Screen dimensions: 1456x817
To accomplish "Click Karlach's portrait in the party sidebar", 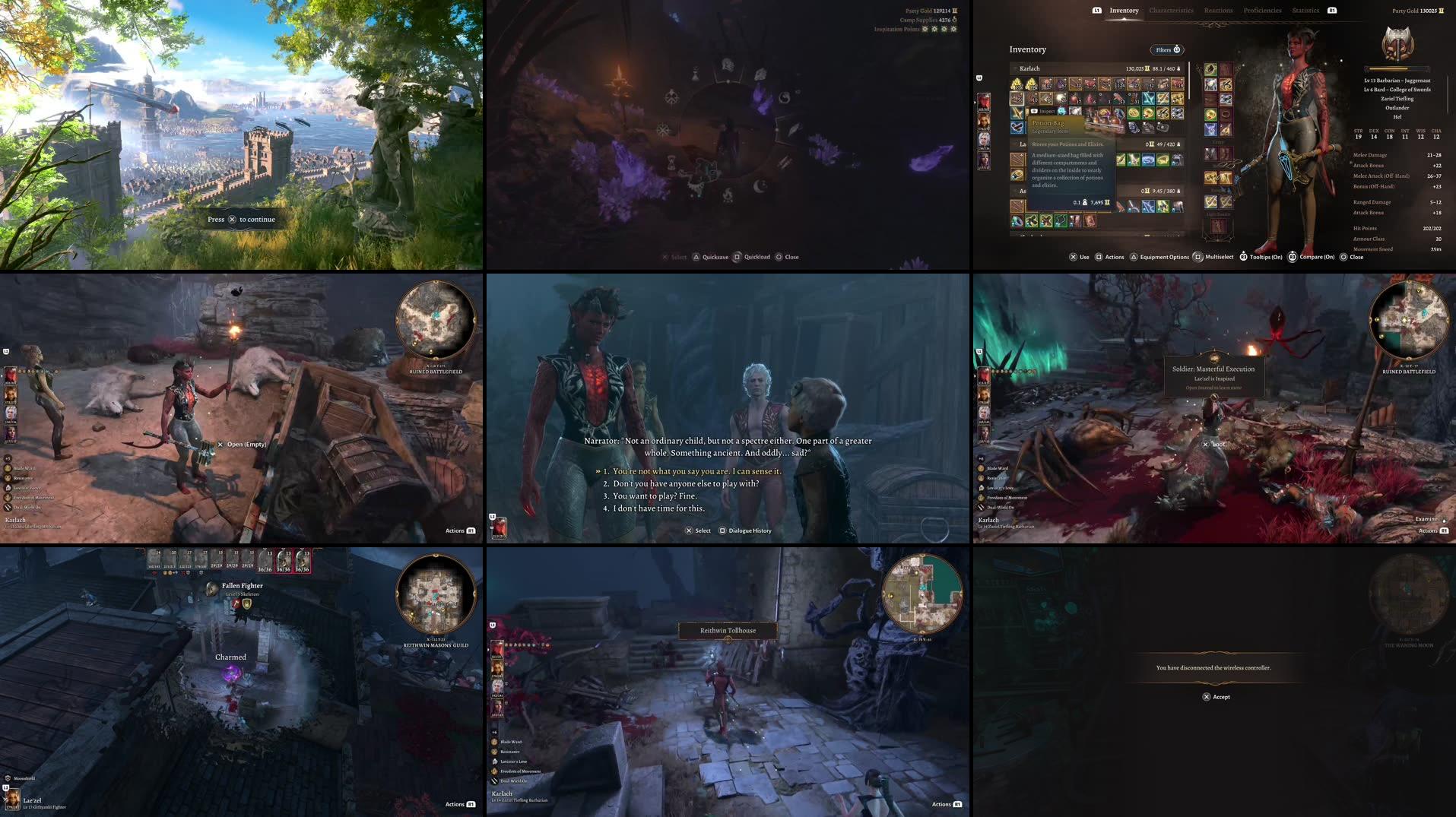I will click(984, 101).
